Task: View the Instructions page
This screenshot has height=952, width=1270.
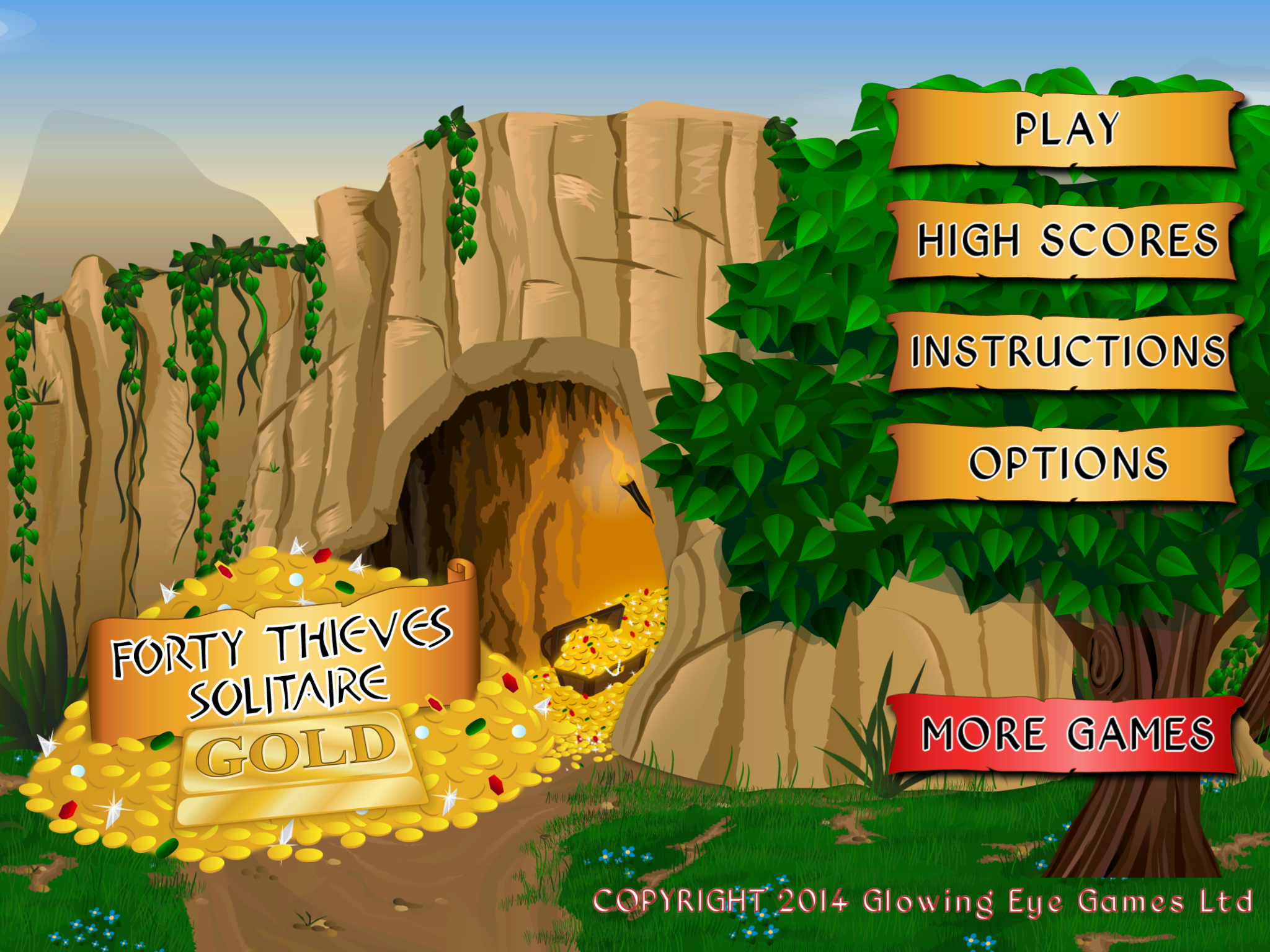Action: point(1065,352)
